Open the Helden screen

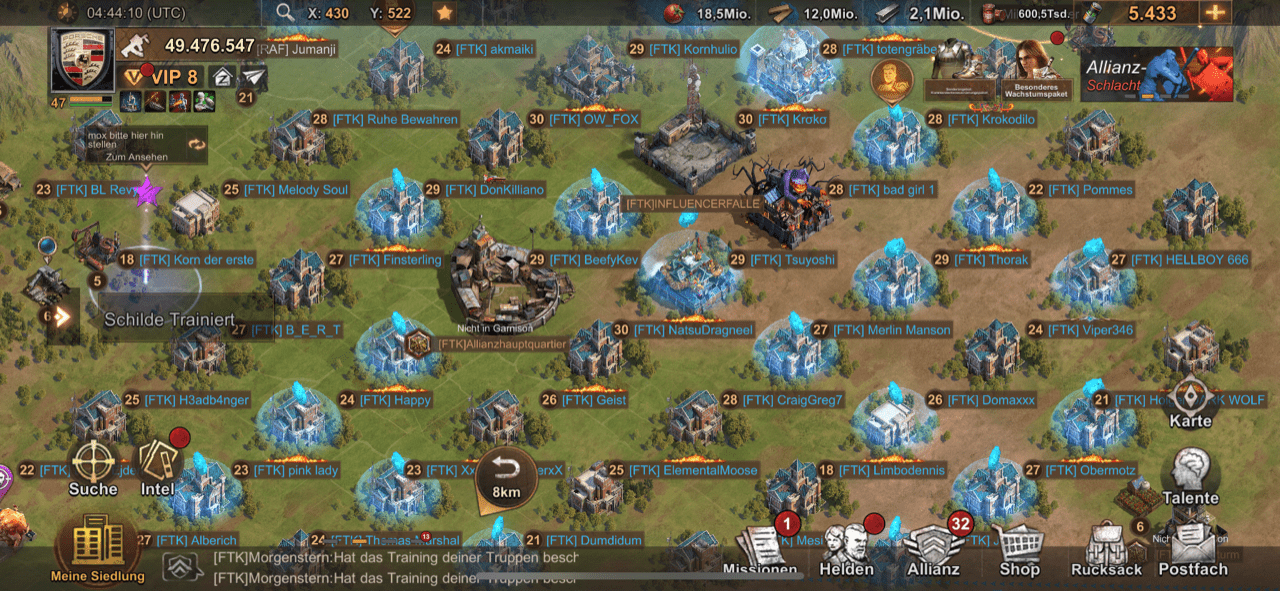[x=846, y=550]
